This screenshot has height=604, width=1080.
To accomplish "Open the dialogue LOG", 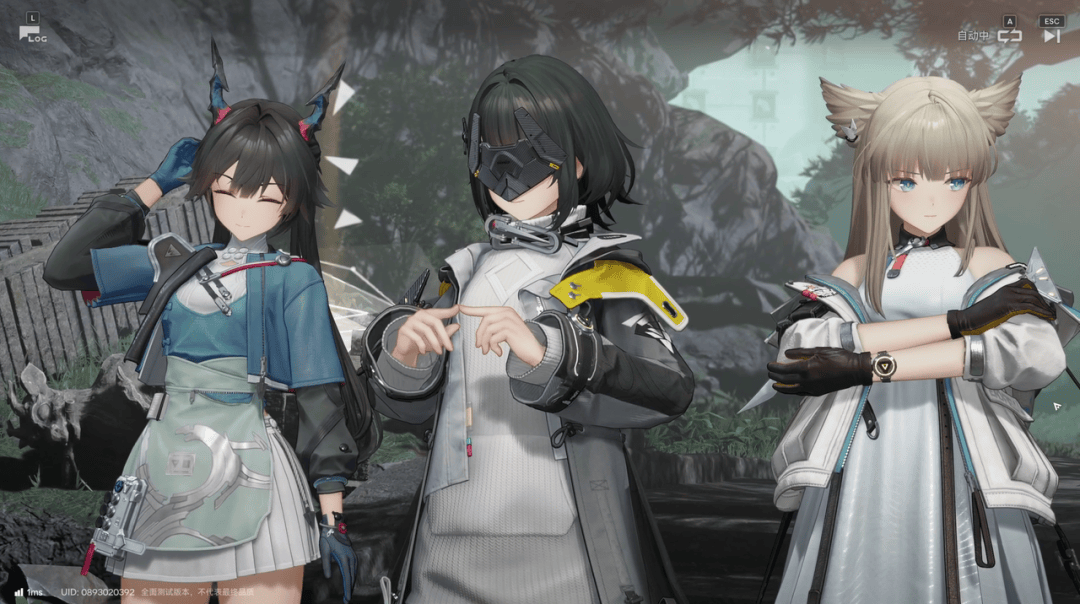I will [x=32, y=33].
